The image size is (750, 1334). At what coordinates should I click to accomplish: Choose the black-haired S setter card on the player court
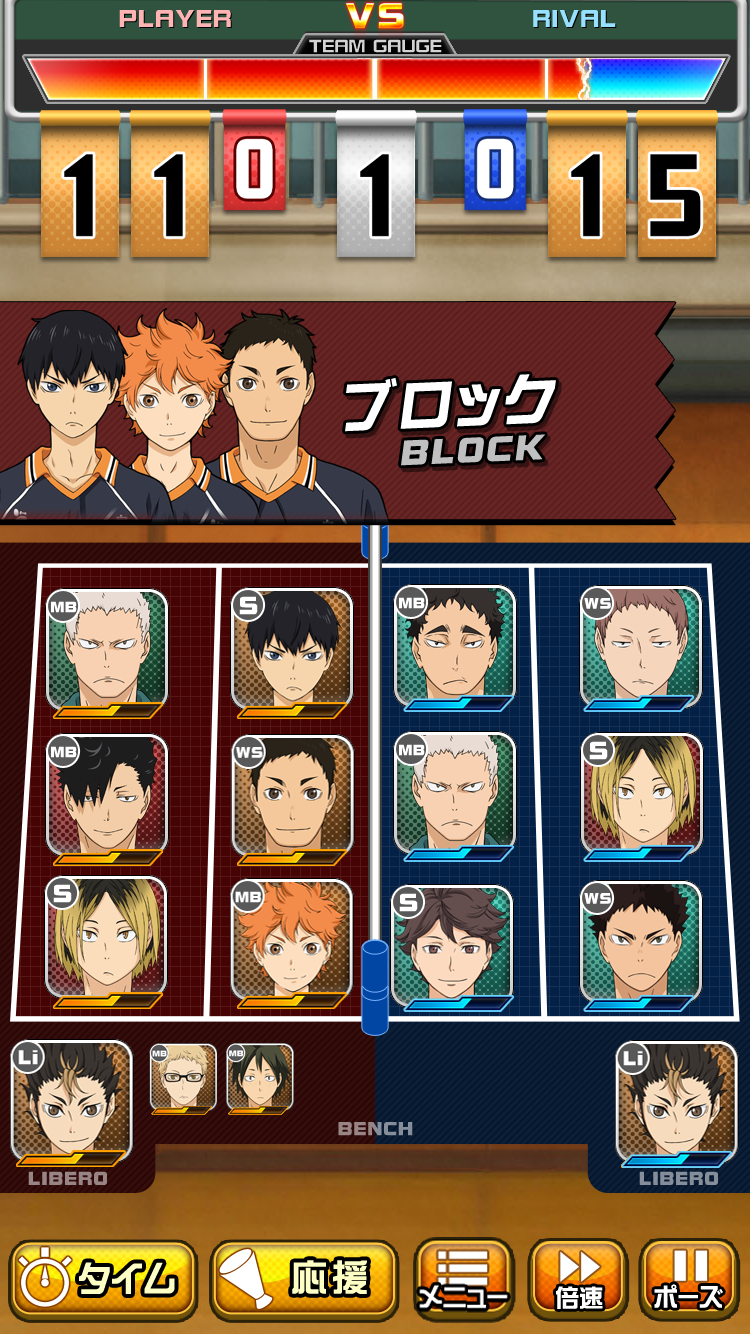tap(292, 650)
